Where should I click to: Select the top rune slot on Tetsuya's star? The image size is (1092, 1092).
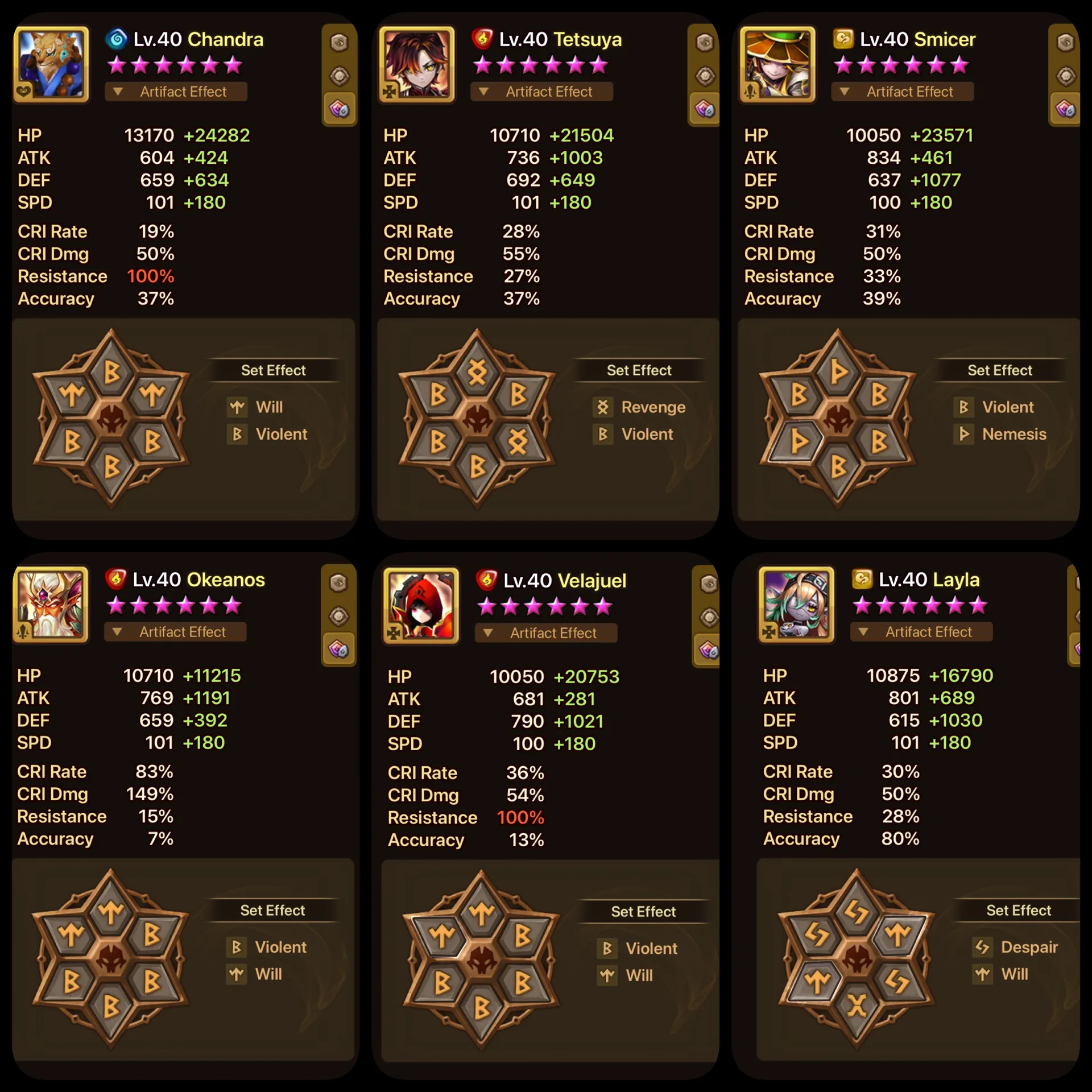(x=477, y=372)
